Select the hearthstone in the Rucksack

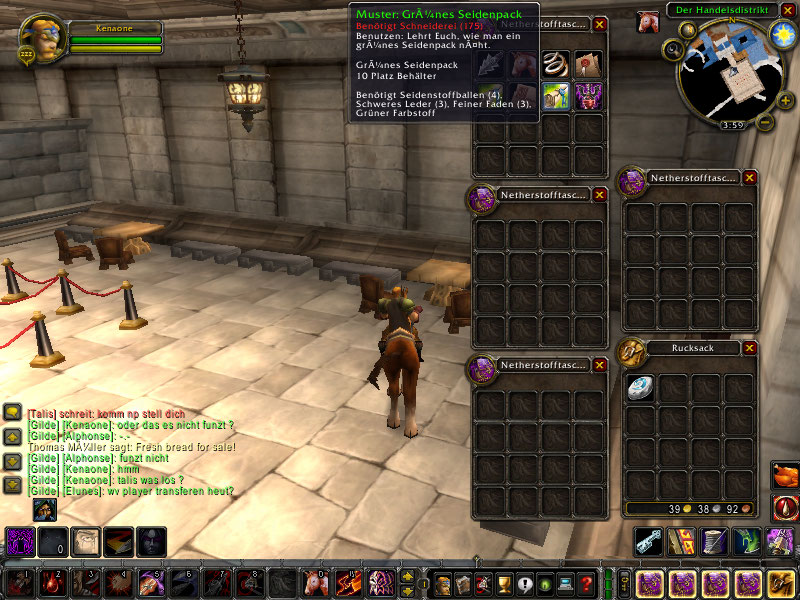641,388
